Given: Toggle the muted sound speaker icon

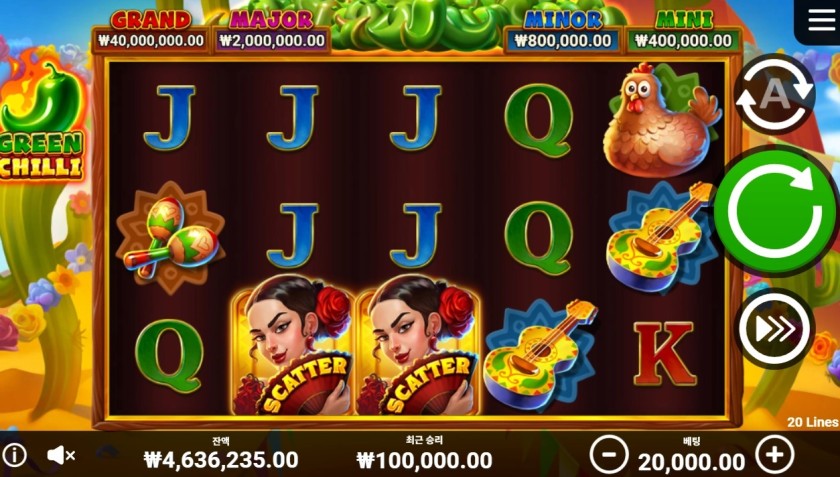Looking at the screenshot, I should [61, 456].
